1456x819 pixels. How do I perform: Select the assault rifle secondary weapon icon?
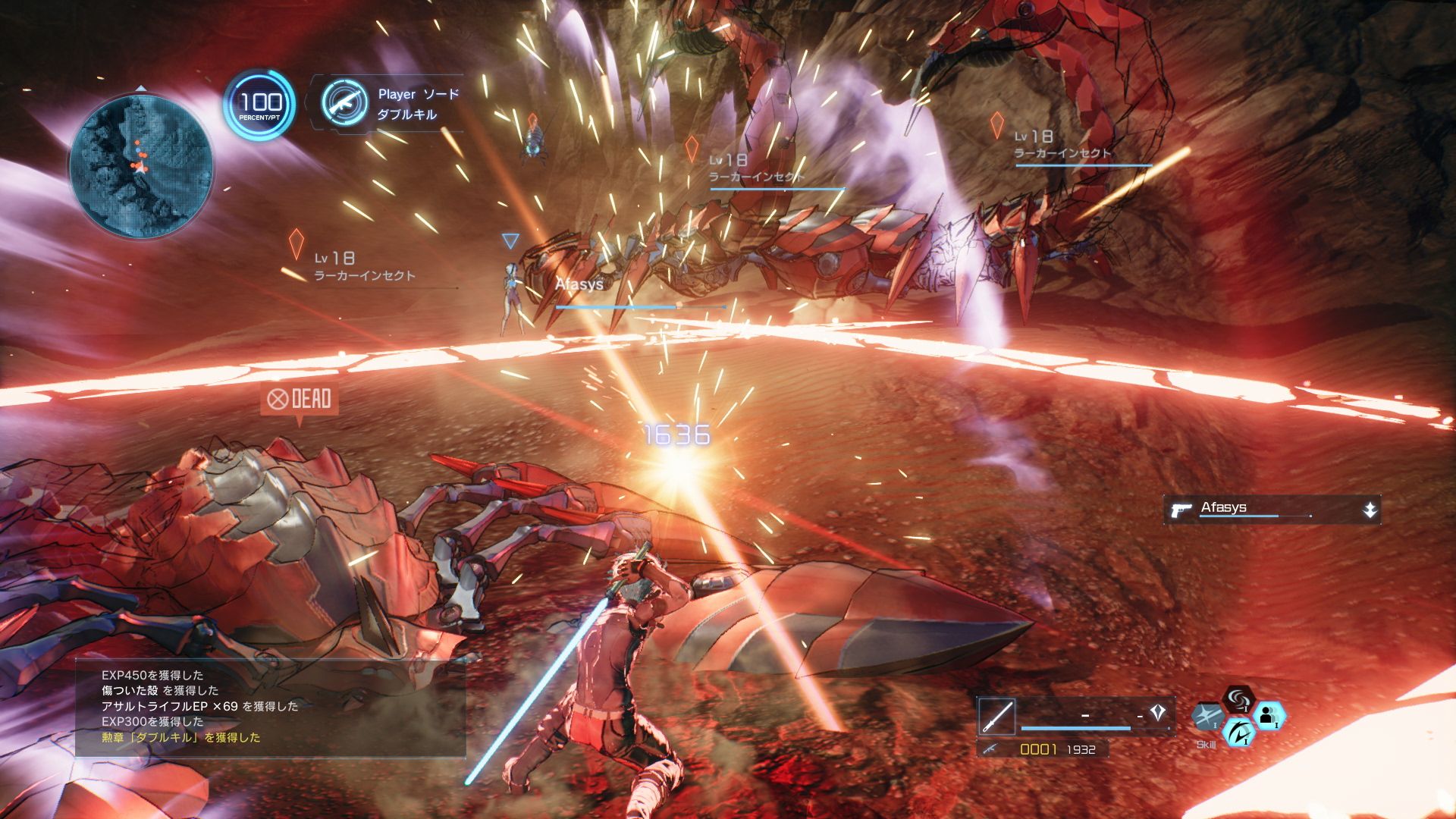(x=990, y=749)
